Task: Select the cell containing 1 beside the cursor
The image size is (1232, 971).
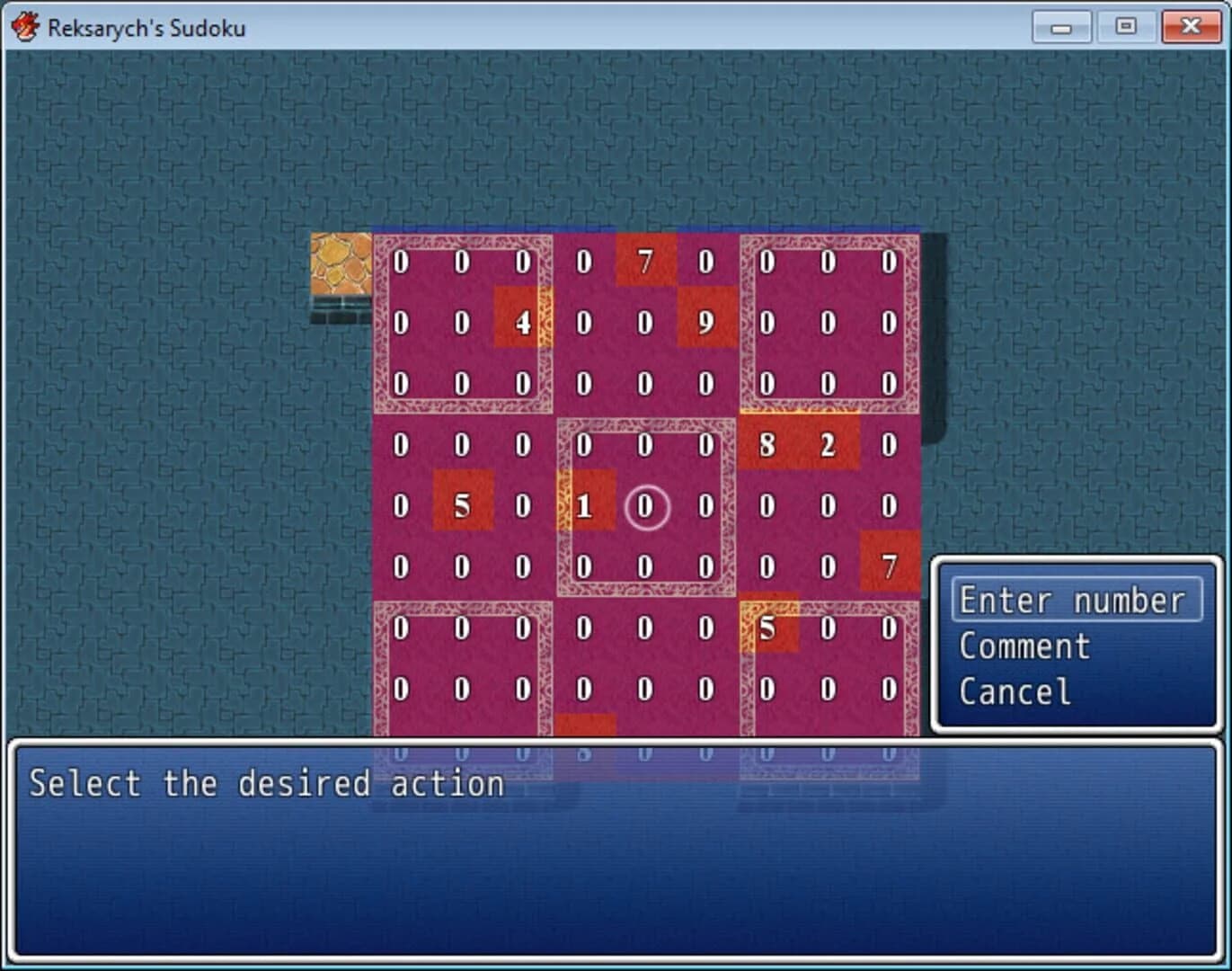Action: [583, 507]
